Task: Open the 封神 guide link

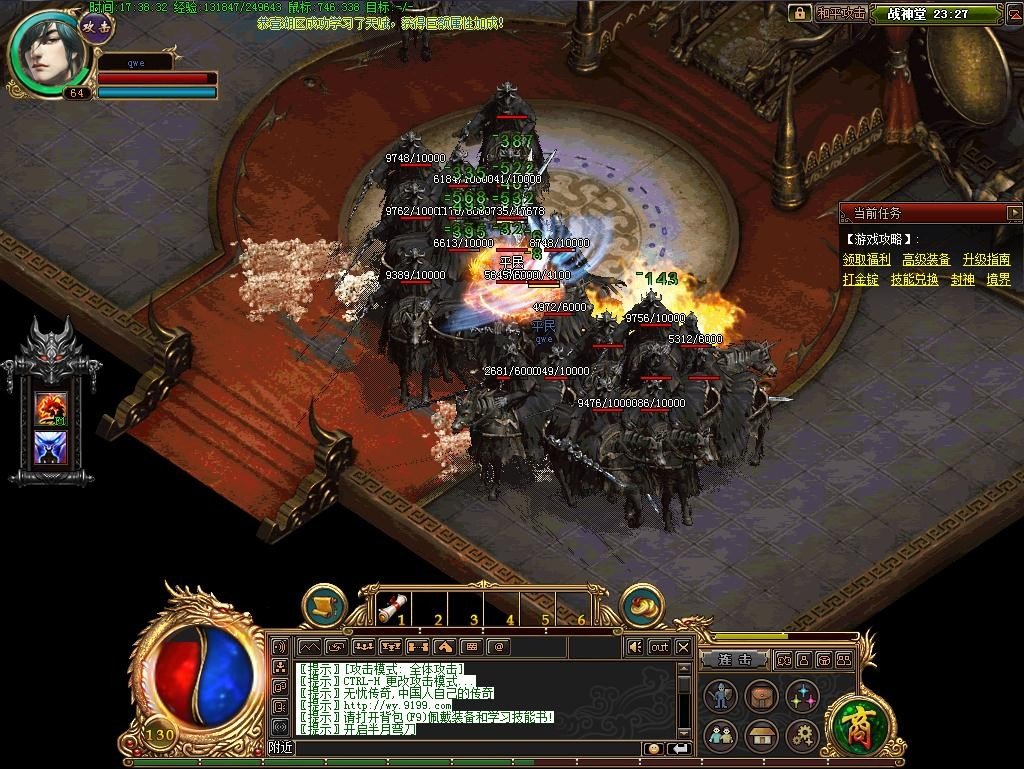Action: (962, 280)
